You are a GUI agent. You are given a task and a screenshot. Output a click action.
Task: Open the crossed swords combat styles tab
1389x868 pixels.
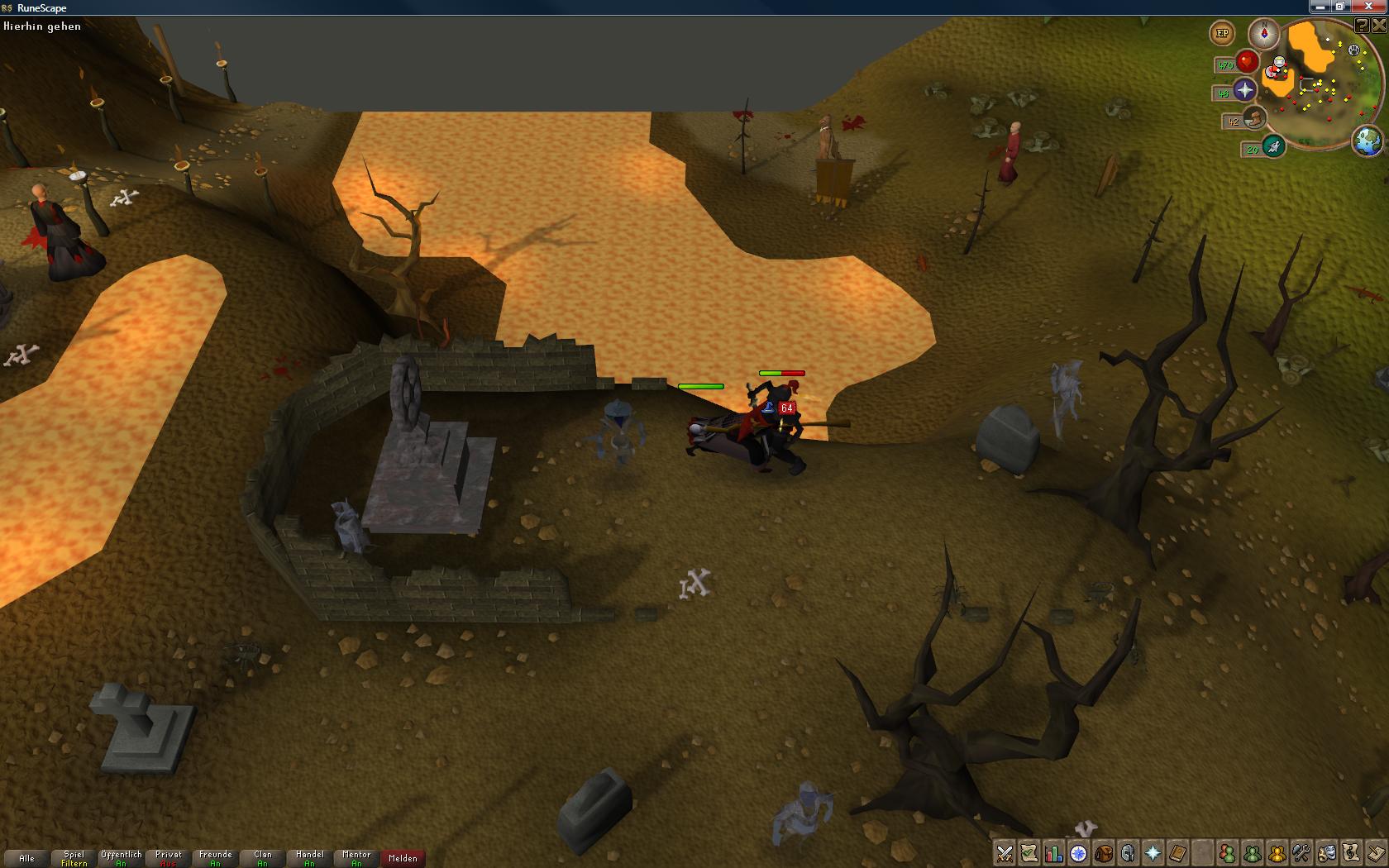(x=1005, y=853)
